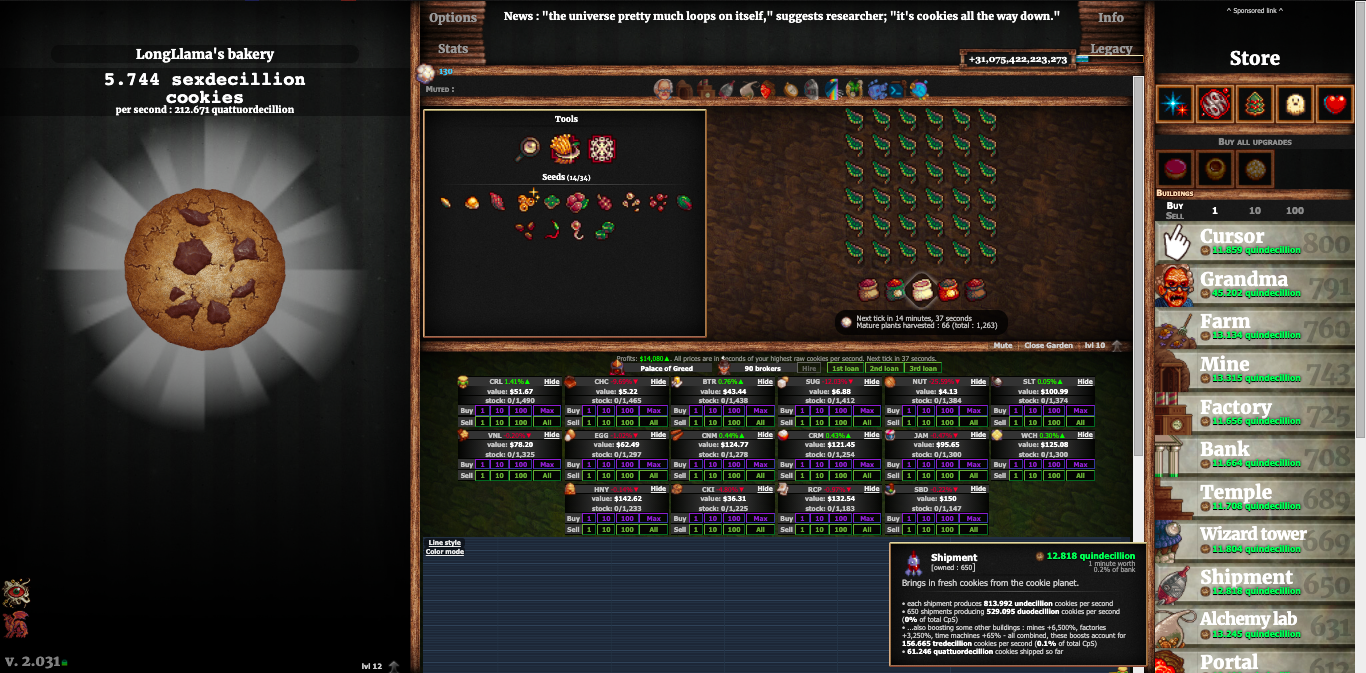
Task: Set store bulk amount to 100
Action: [x=1294, y=211]
